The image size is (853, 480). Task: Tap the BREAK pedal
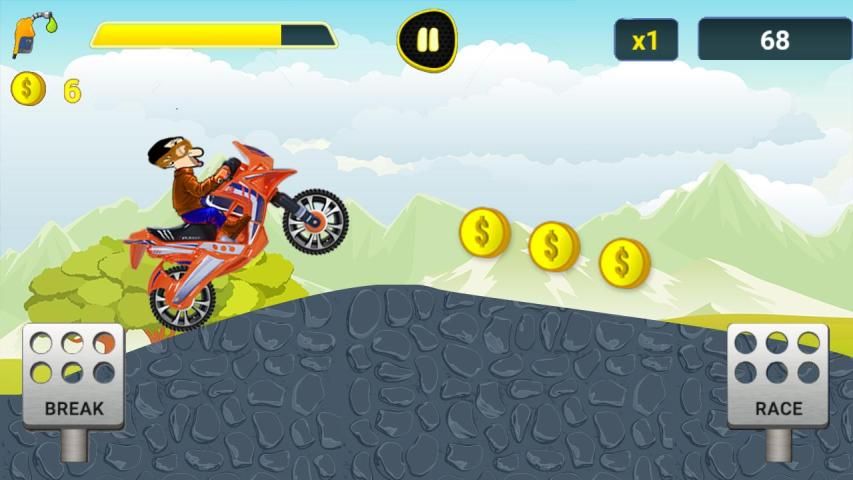click(73, 377)
